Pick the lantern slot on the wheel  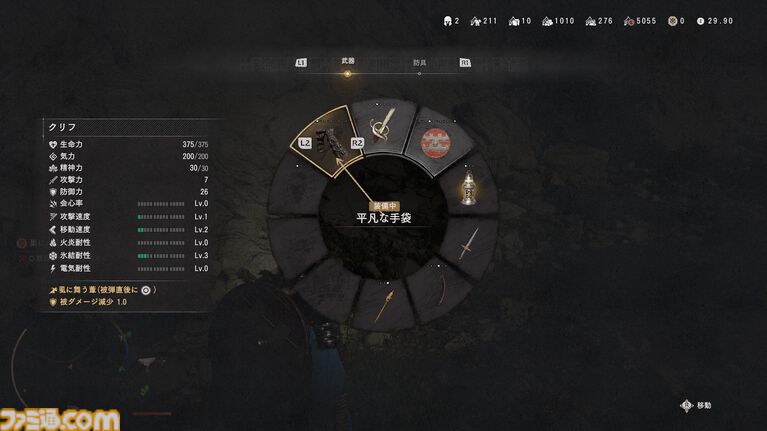tap(467, 189)
